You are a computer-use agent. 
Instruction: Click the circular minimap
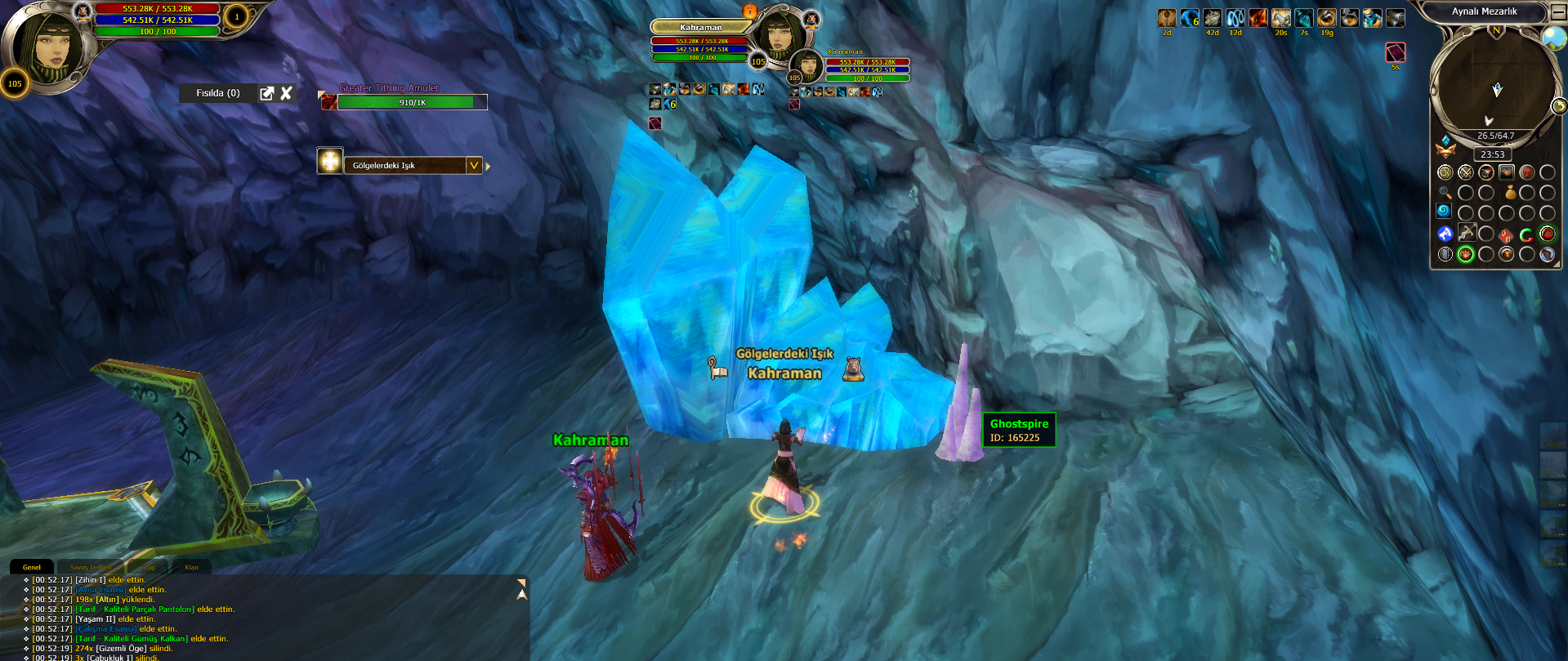coord(1494,86)
